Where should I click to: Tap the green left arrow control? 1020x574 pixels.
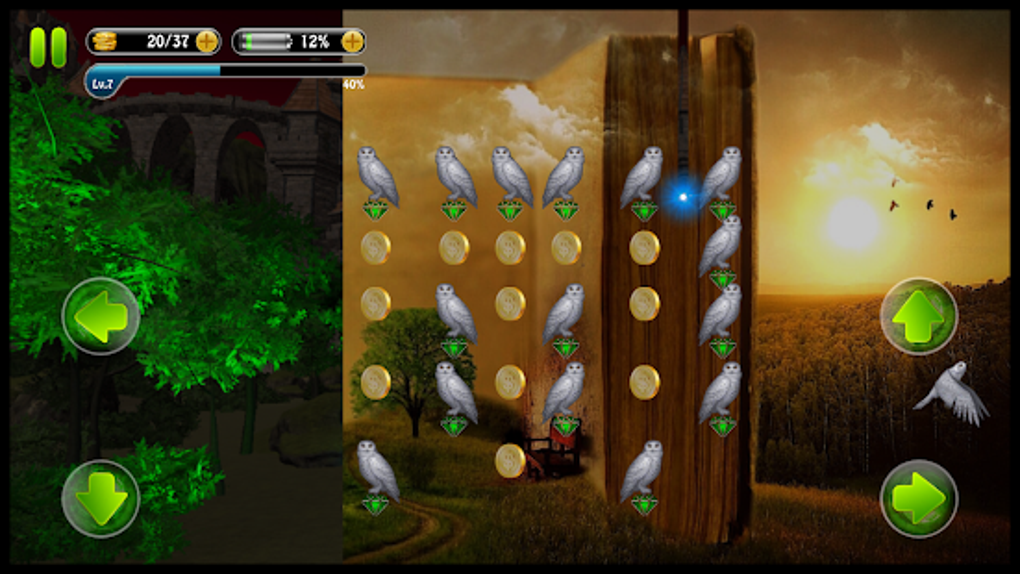coord(101,317)
